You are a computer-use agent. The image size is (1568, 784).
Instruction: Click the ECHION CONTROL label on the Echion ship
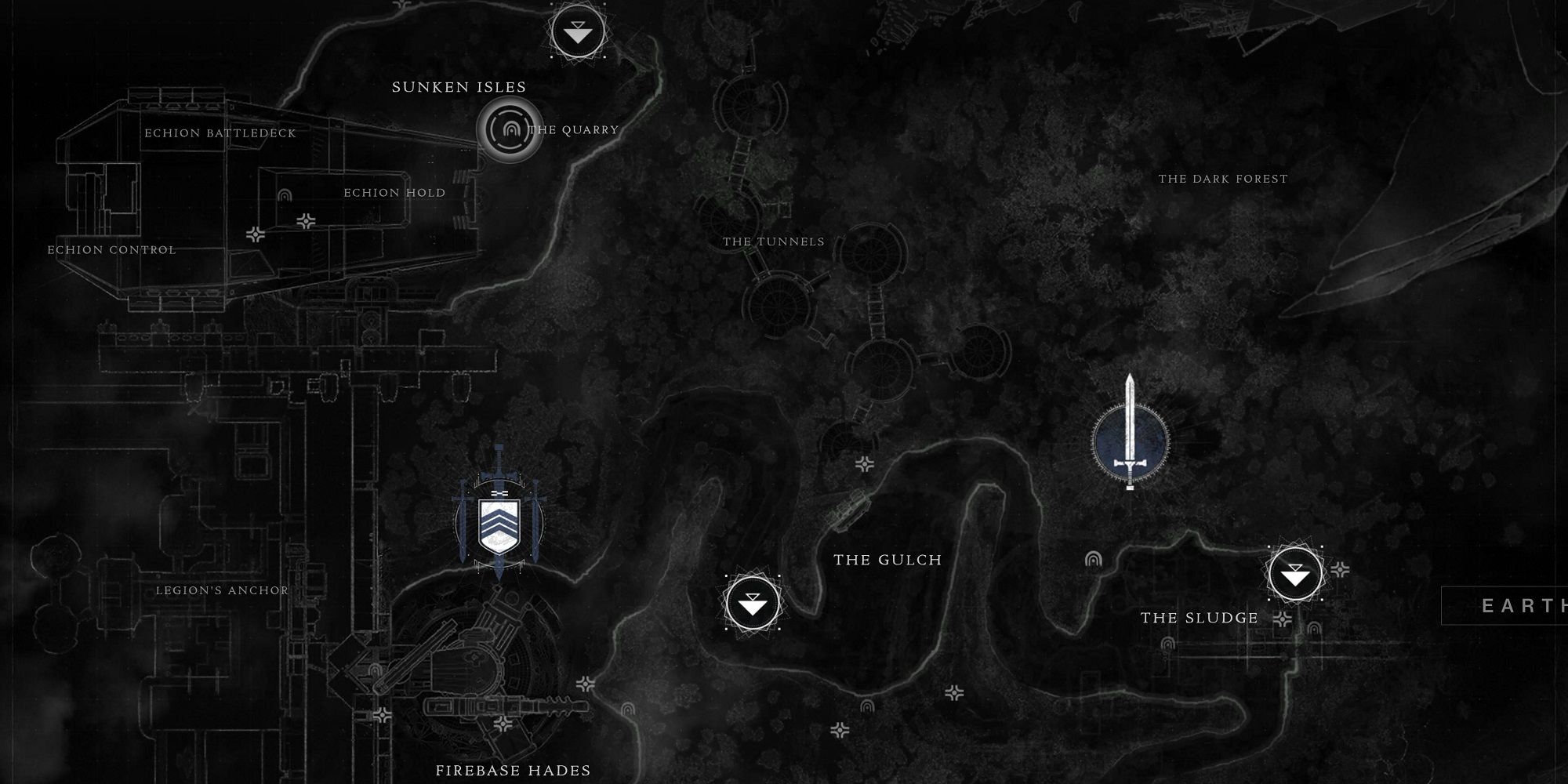(111, 249)
